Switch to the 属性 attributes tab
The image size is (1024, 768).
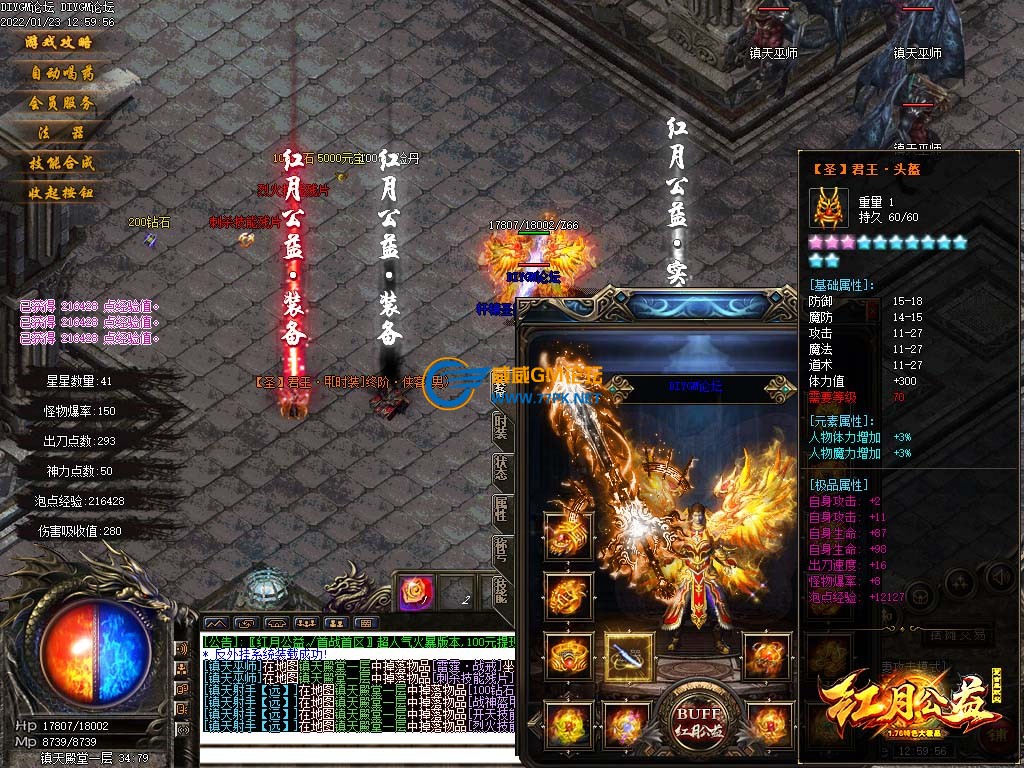(501, 509)
